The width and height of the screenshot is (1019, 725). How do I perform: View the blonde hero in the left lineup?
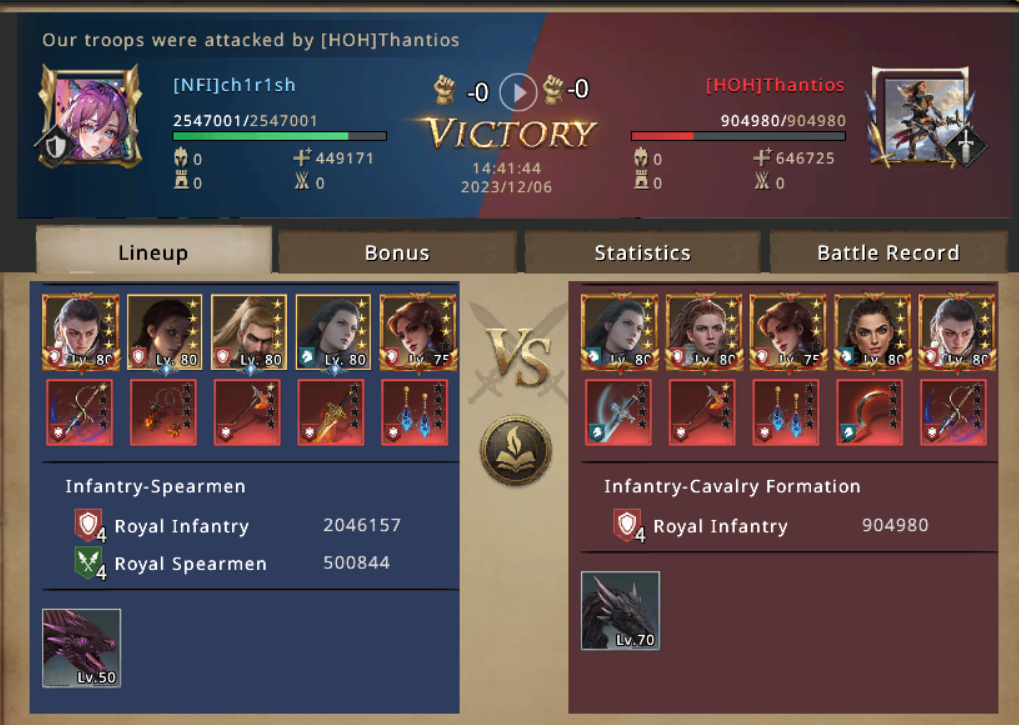248,332
